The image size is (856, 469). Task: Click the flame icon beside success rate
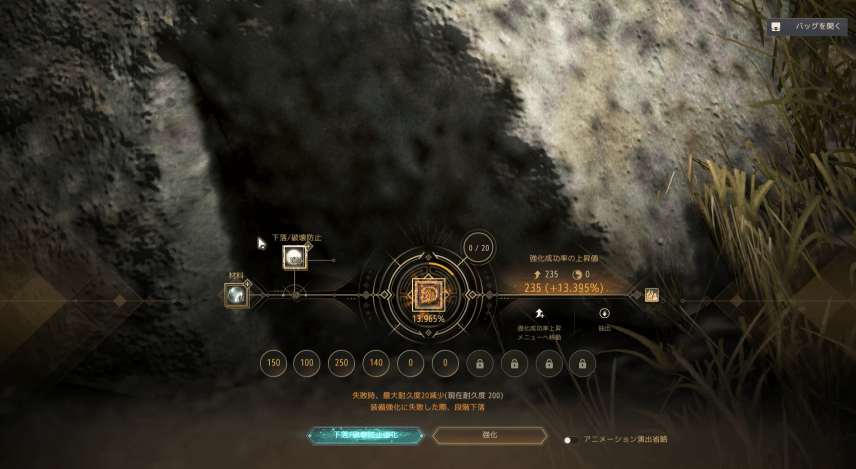click(x=651, y=295)
